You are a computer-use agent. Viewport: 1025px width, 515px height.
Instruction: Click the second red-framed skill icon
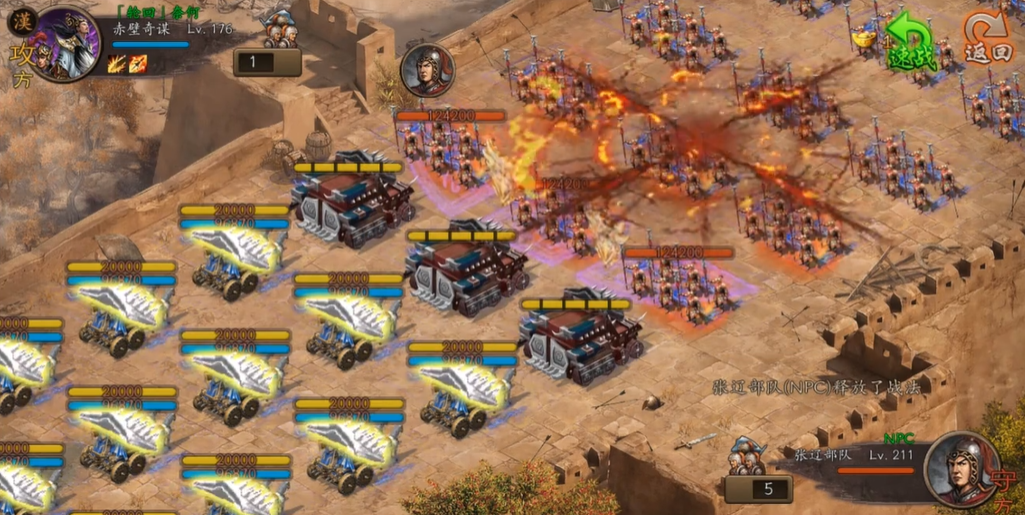[x=138, y=64]
